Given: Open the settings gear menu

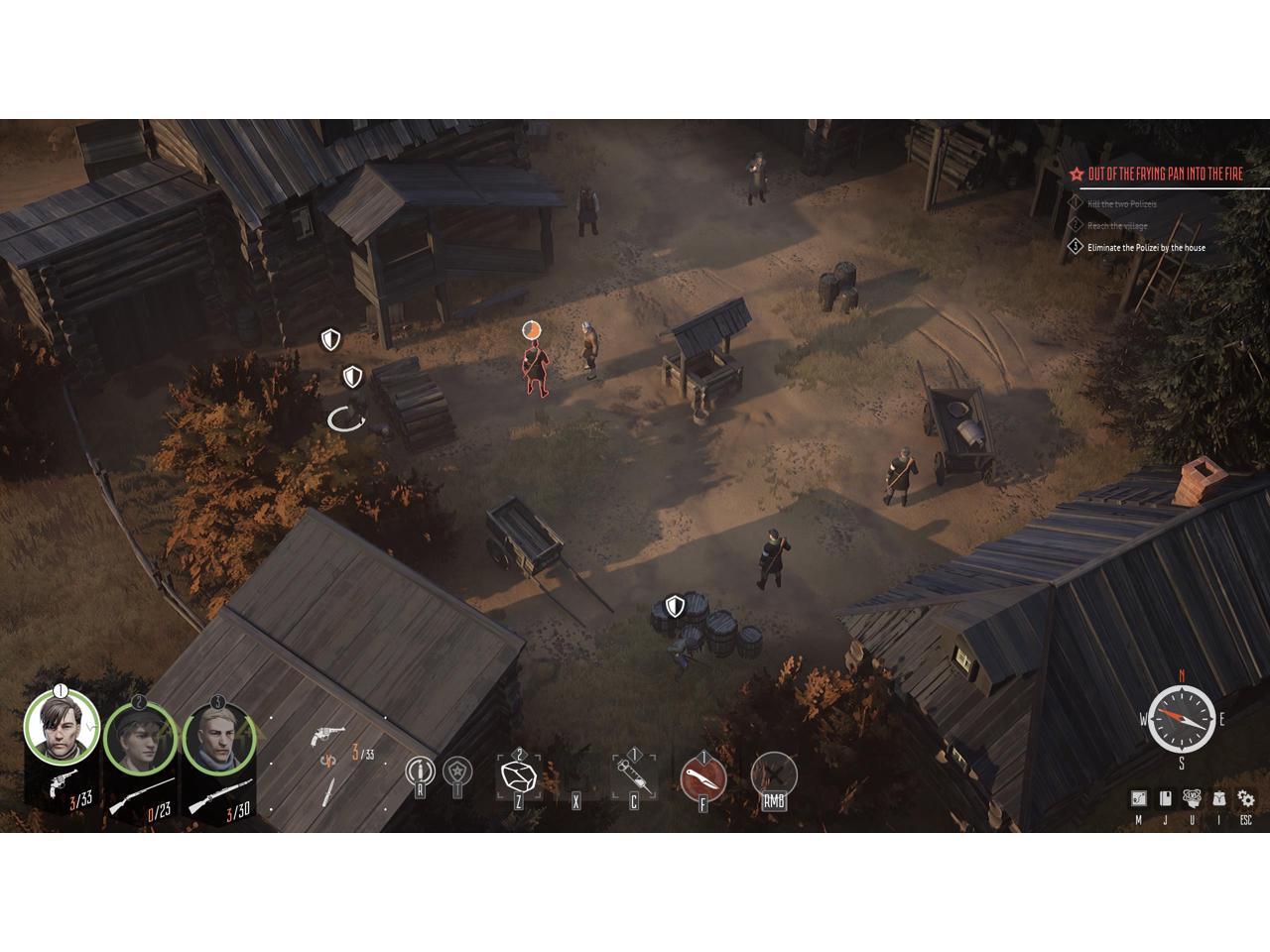Looking at the screenshot, I should point(1246,798).
